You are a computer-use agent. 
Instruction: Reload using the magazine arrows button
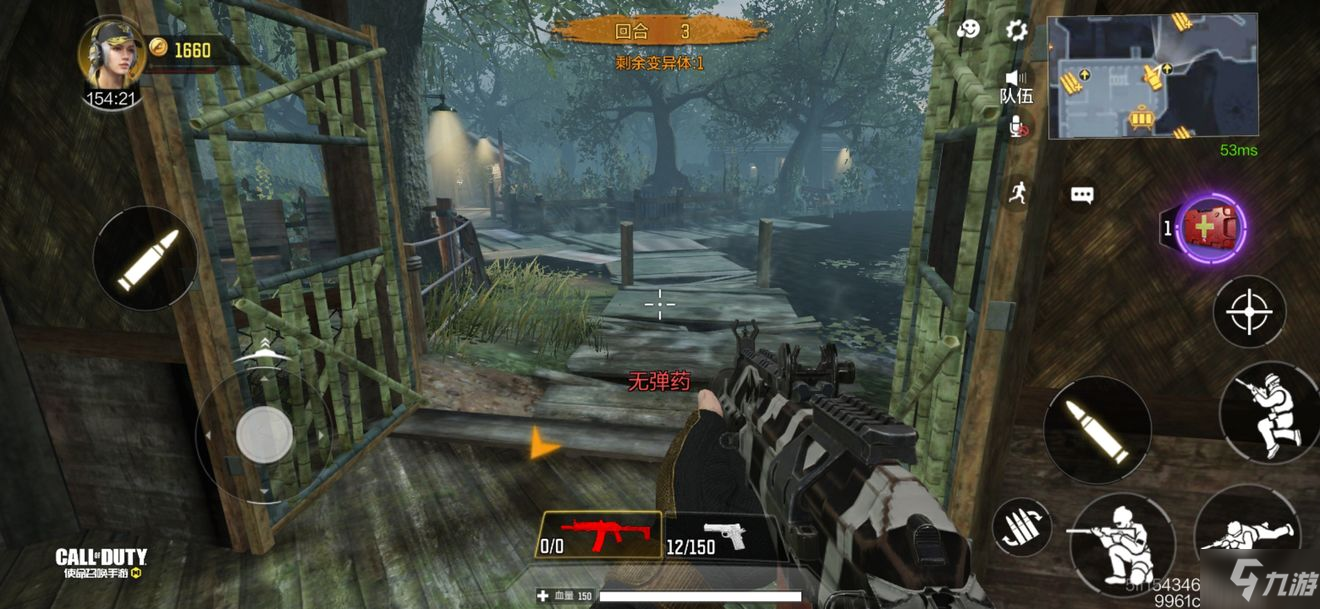point(1022,526)
